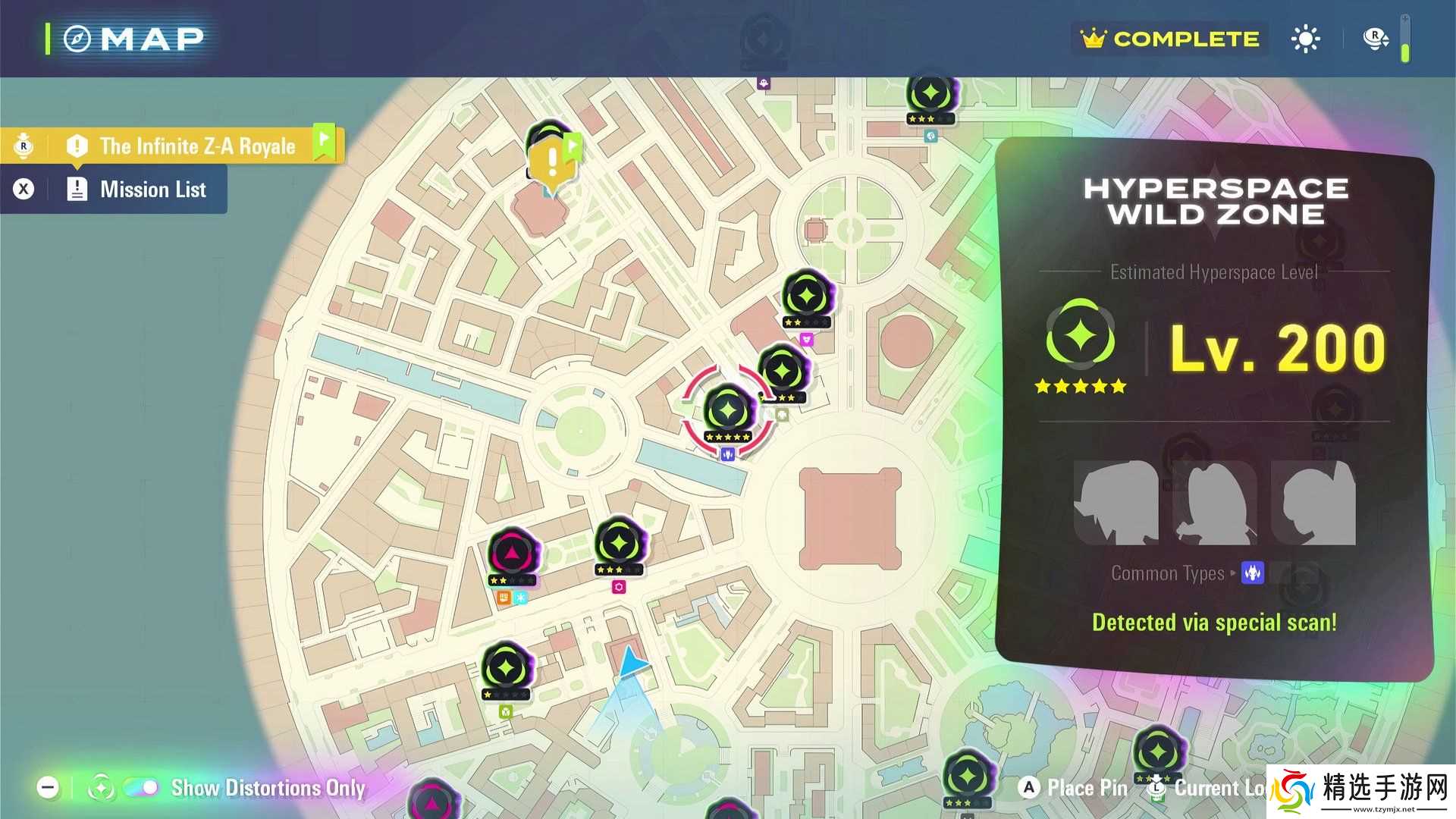
Task: Click the blue player location arrow
Action: 631,664
